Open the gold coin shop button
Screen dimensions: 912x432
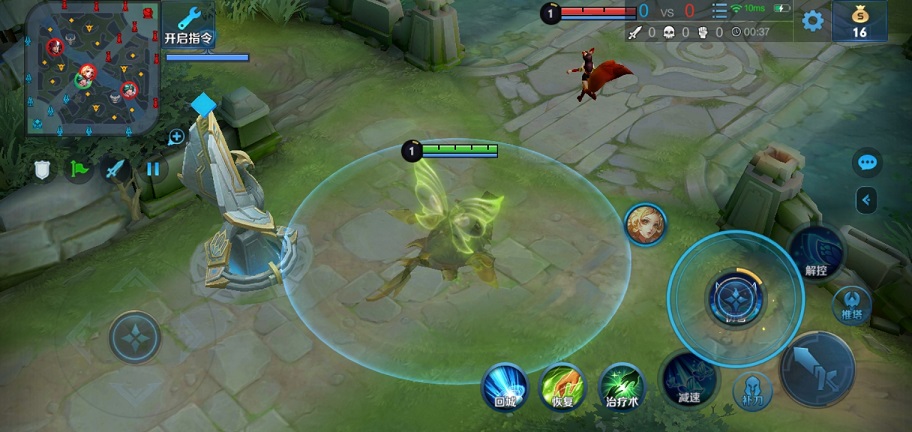point(859,21)
